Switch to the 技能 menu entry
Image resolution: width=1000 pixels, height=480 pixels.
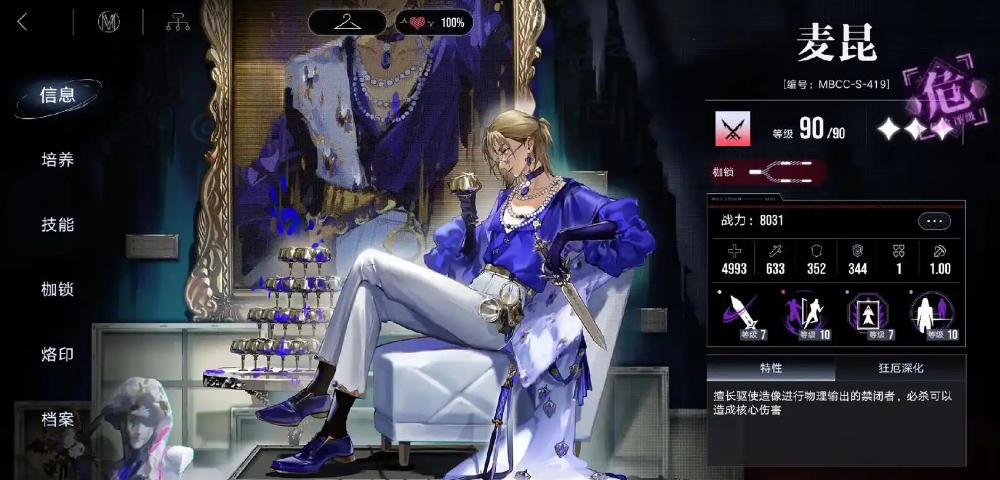click(x=57, y=225)
